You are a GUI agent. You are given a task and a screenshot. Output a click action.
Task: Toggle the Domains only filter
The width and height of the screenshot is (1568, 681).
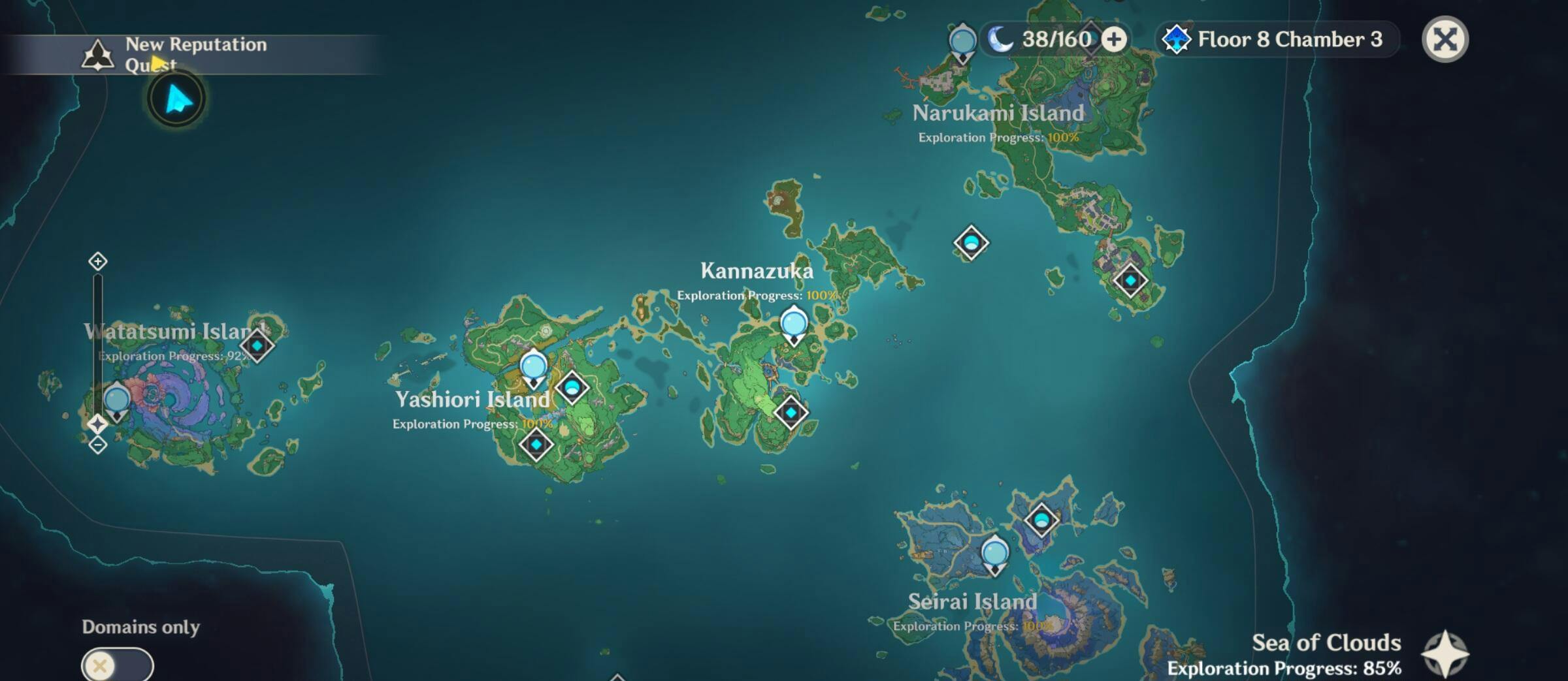117,665
